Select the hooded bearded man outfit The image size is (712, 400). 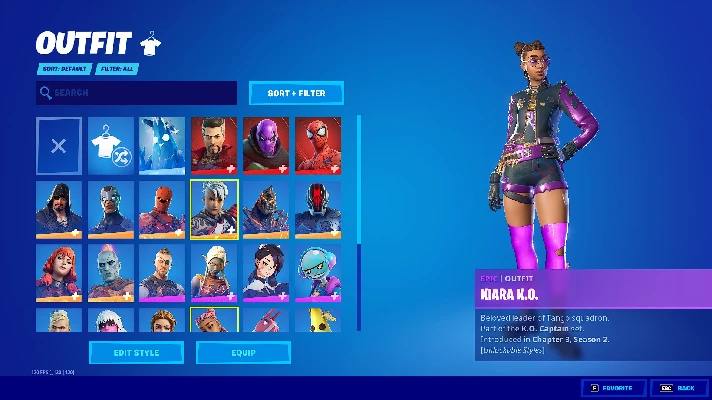point(59,208)
